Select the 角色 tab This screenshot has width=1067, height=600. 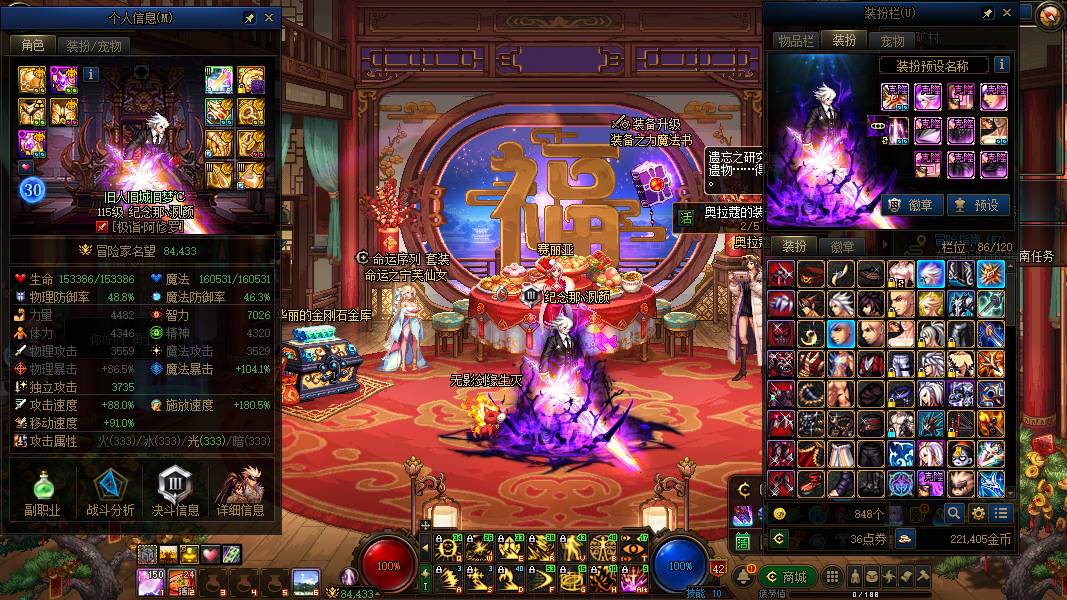(33, 45)
